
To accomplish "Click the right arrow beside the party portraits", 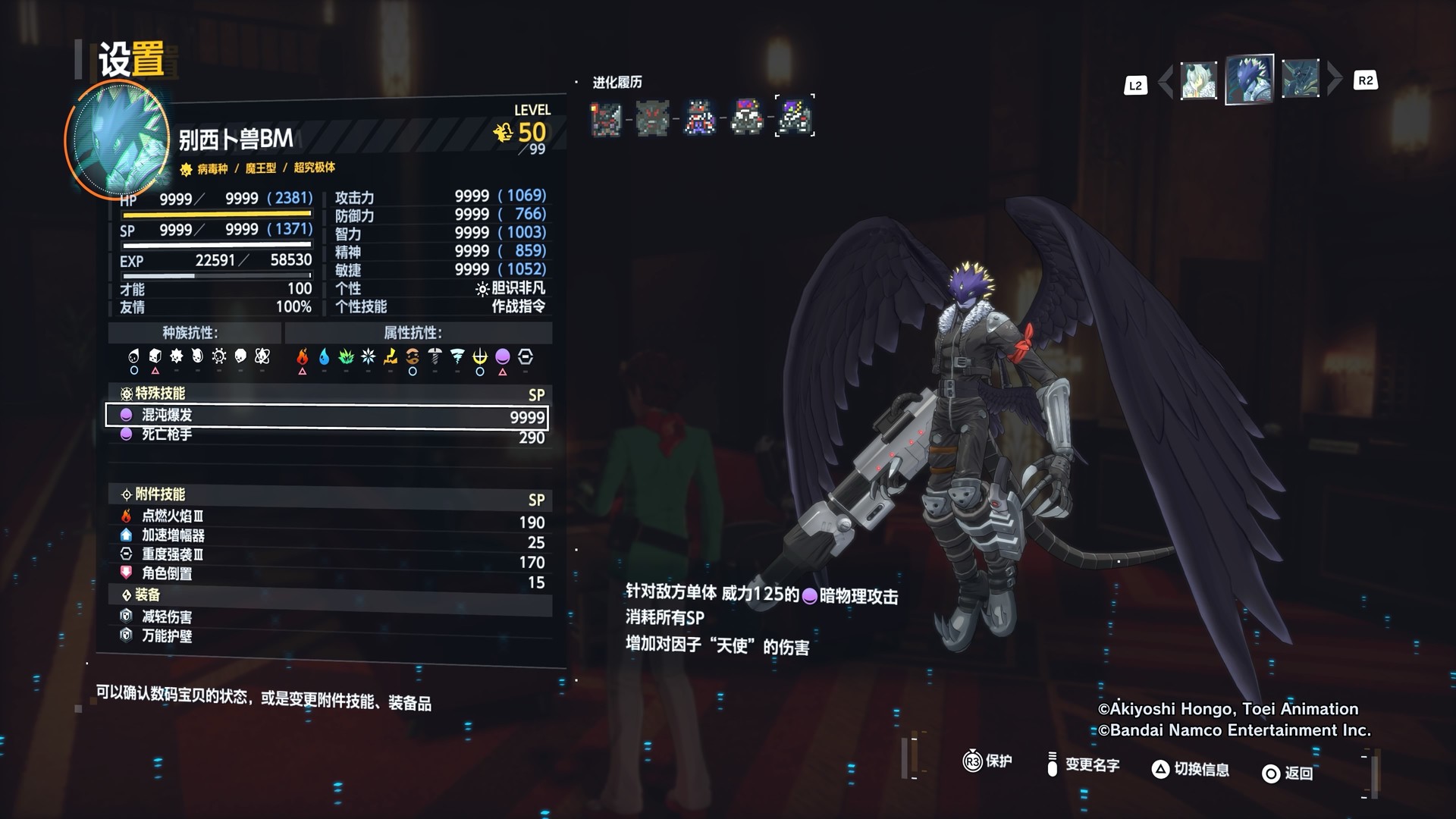I will (1335, 79).
